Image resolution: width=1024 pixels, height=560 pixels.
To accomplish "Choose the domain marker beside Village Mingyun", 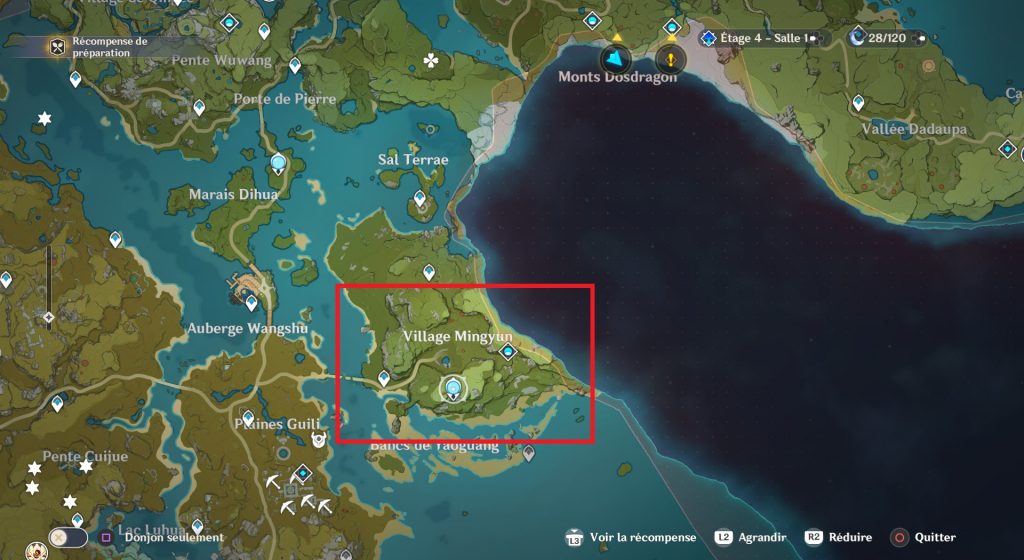I will point(508,352).
